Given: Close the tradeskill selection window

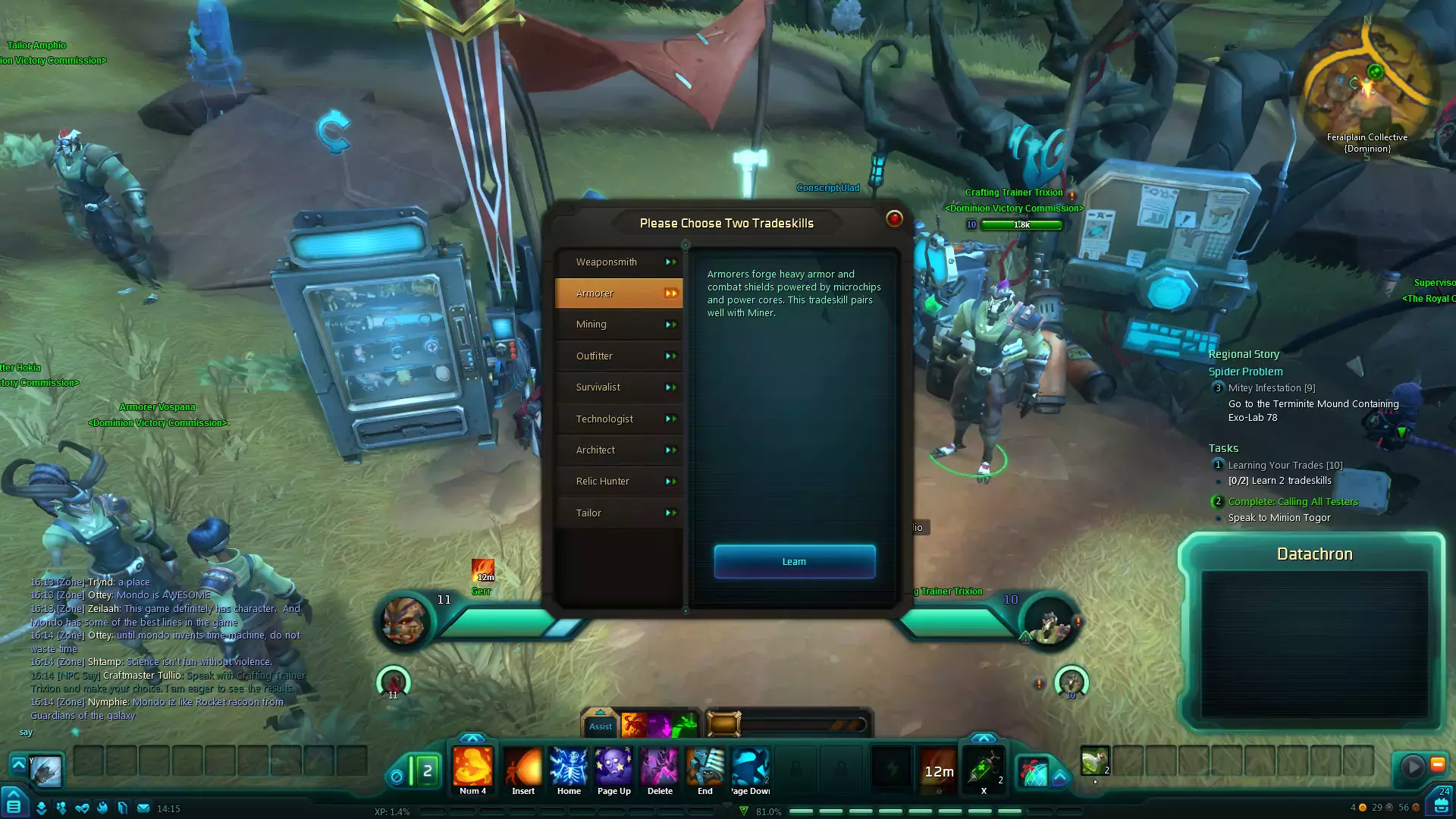Looking at the screenshot, I should [894, 219].
